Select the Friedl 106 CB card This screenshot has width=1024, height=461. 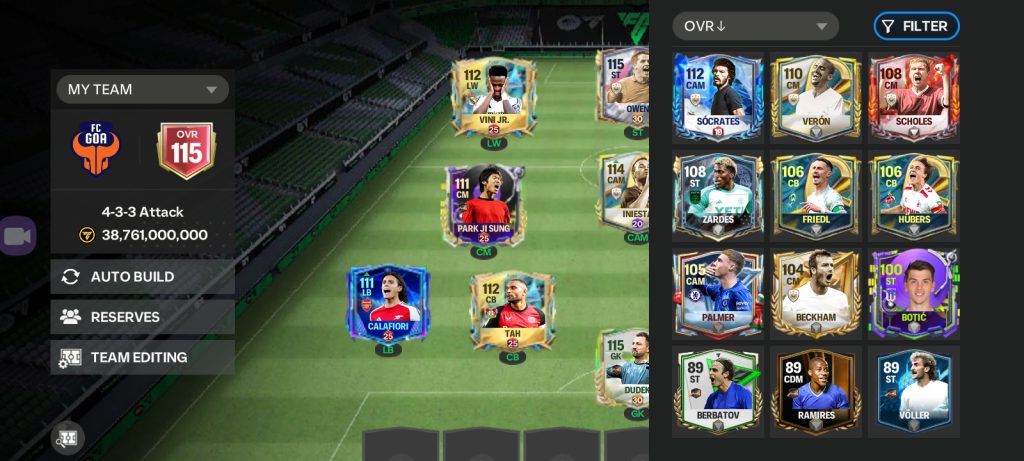(816, 194)
